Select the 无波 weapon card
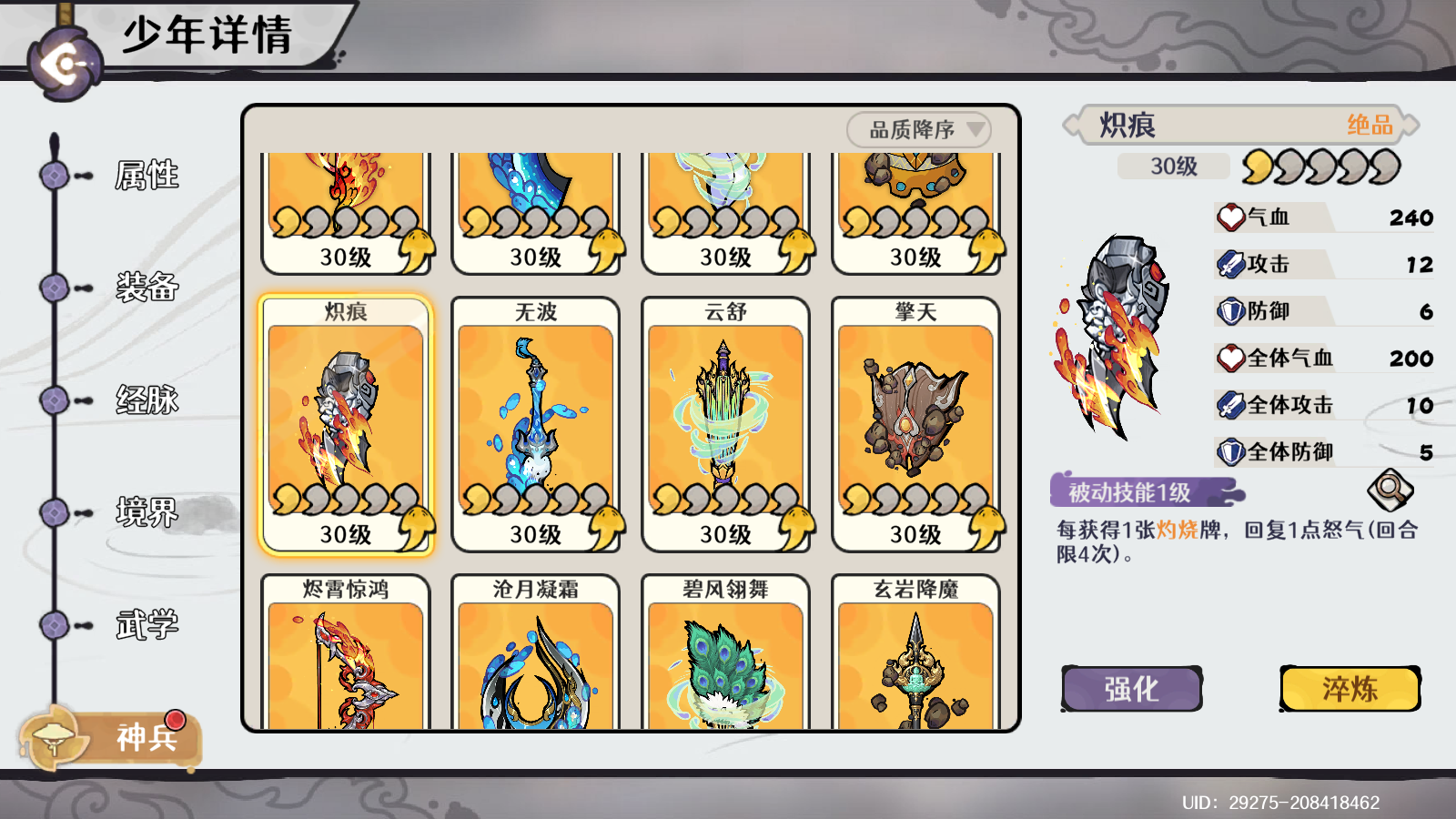Image resolution: width=1456 pixels, height=819 pixels. point(534,423)
